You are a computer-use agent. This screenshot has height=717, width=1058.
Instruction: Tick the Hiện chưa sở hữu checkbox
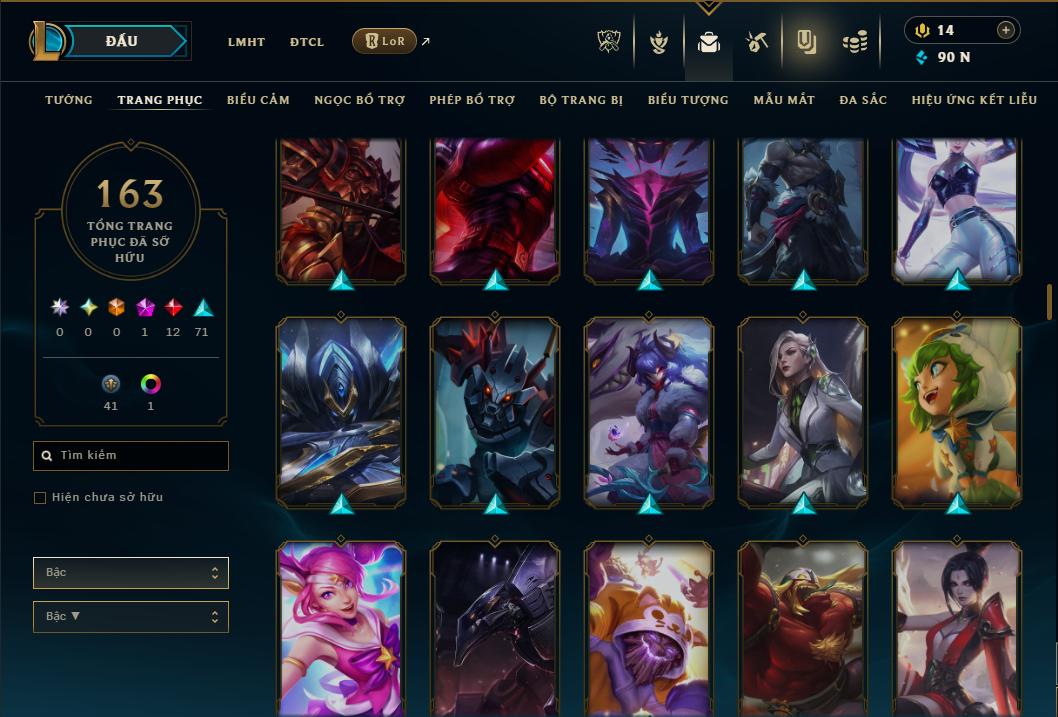click(x=40, y=498)
